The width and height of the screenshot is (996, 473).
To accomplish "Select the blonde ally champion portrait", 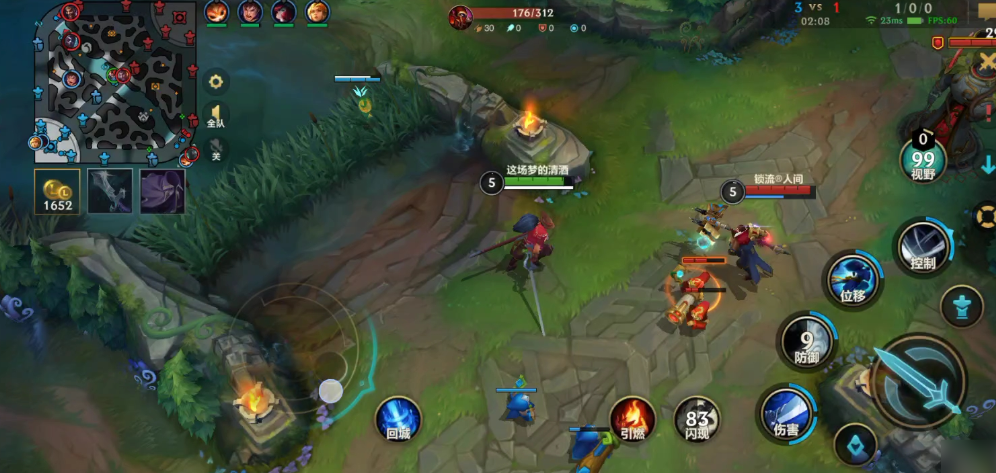I will [x=316, y=12].
